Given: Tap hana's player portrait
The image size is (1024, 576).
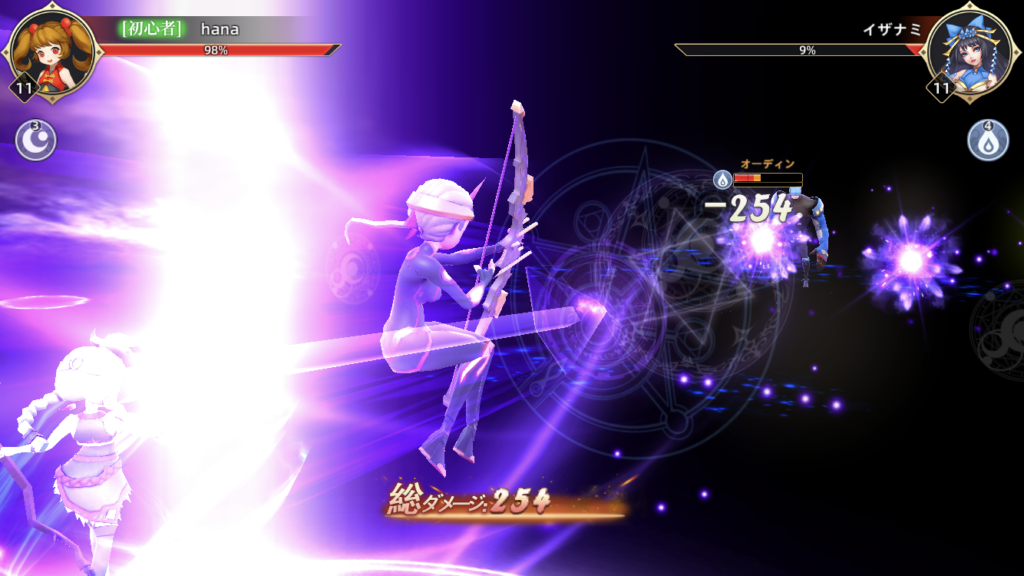Looking at the screenshot, I should coord(52,48).
